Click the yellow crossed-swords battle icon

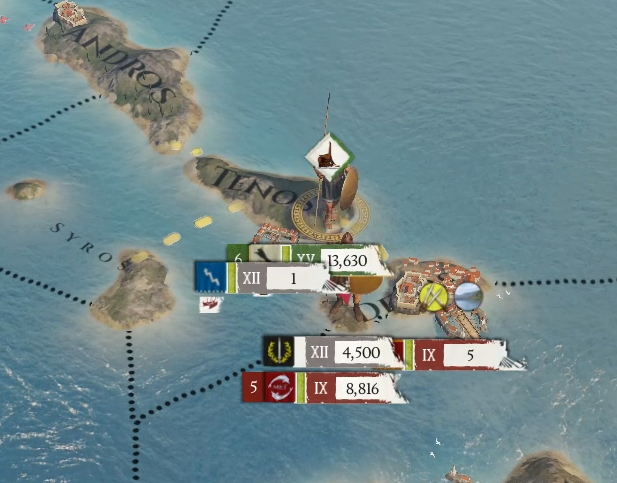(434, 296)
